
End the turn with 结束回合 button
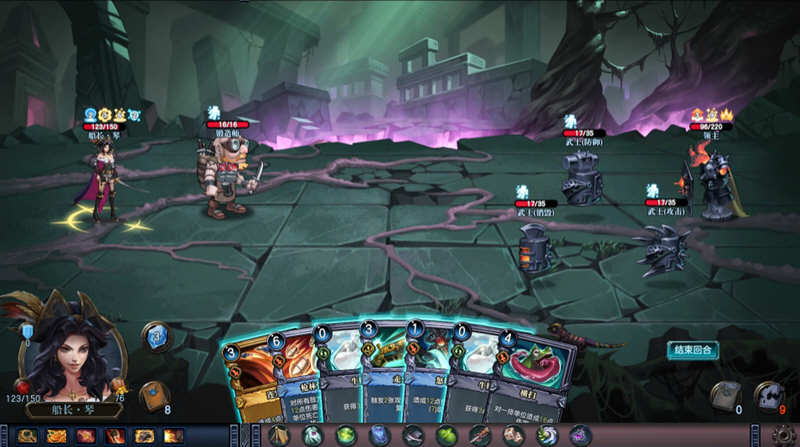tap(693, 349)
